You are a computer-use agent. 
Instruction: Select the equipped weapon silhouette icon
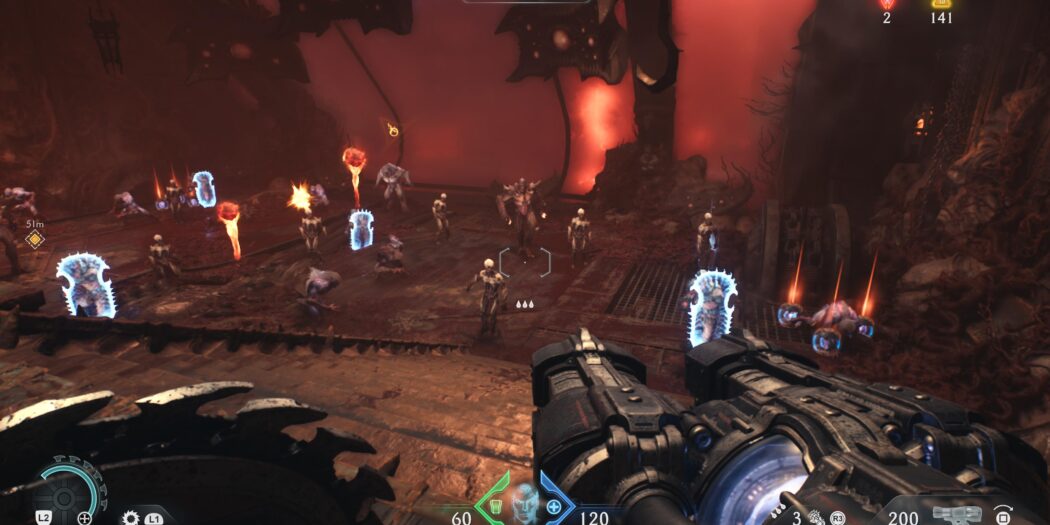[x=955, y=515]
